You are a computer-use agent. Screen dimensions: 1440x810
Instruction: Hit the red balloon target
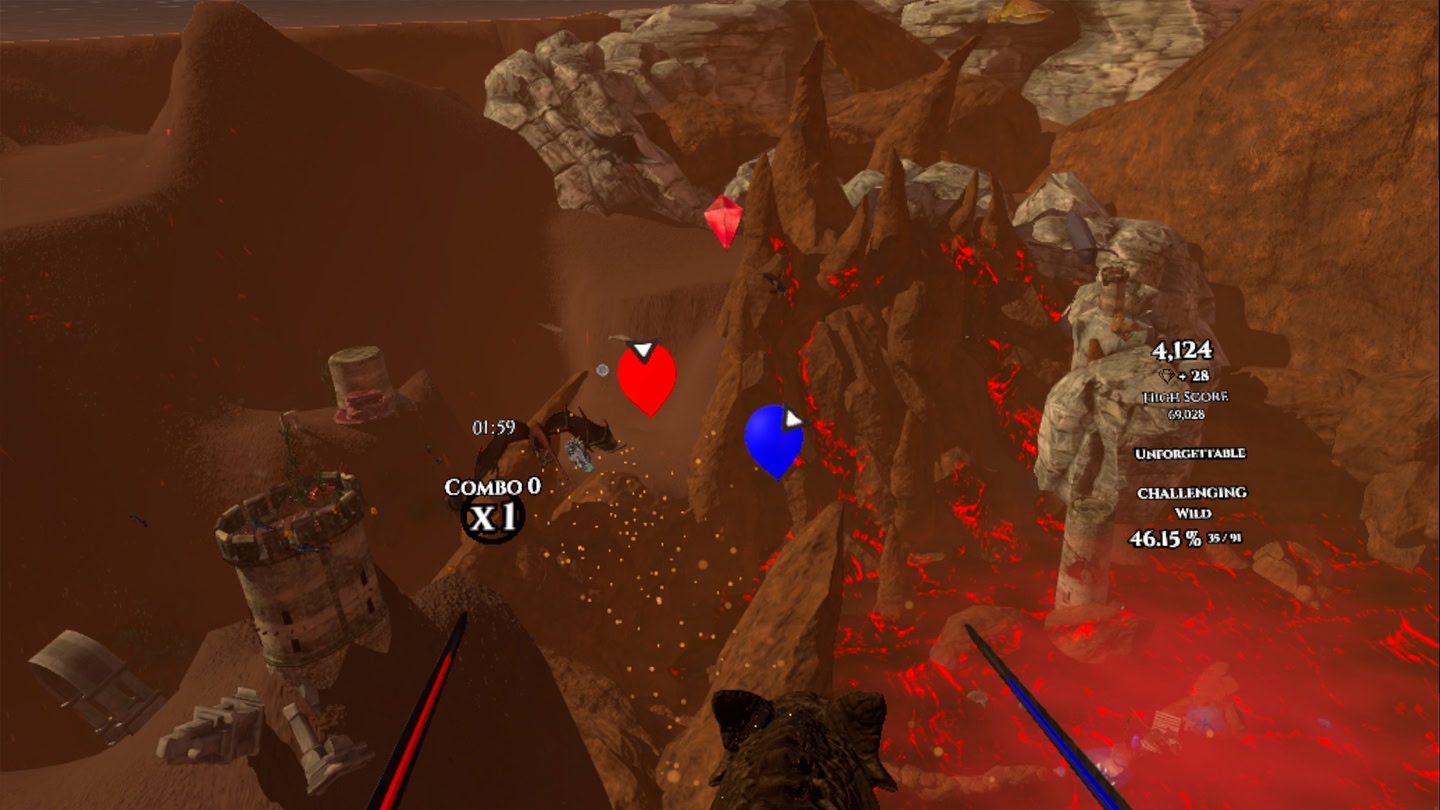pyautogui.click(x=646, y=378)
